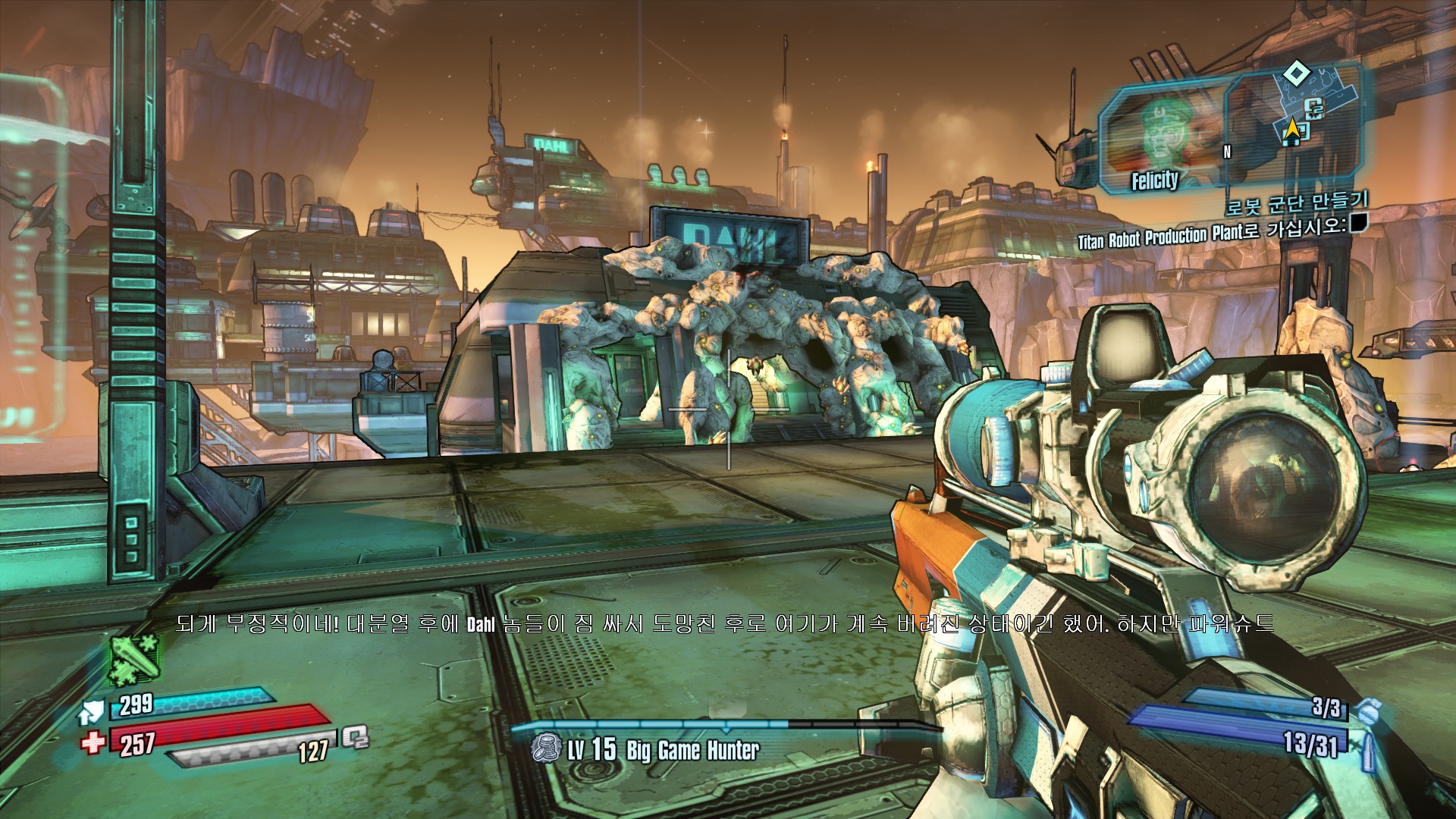The height and width of the screenshot is (819, 1456).
Task: Select the yellow player arrow on the minimap
Action: pos(1291,130)
